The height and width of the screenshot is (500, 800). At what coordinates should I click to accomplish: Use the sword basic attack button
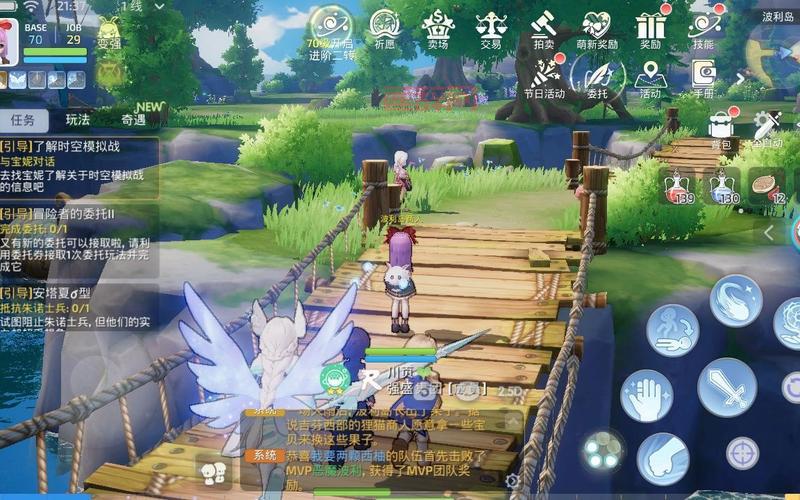click(726, 386)
